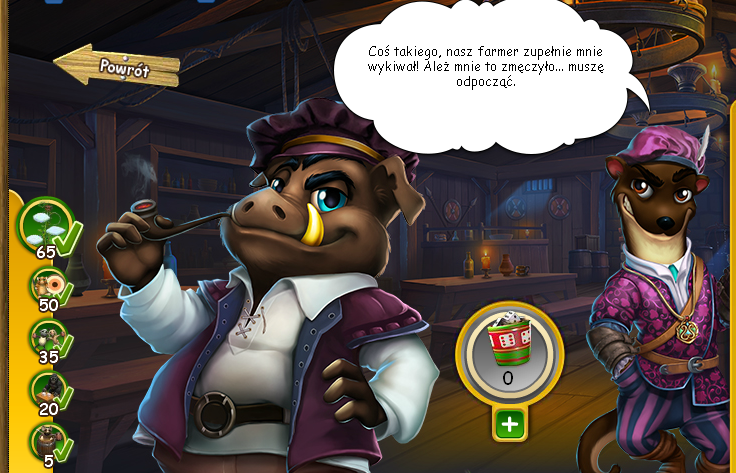Open the dice cup counter medallion
The width and height of the screenshot is (736, 473).
[x=510, y=352]
